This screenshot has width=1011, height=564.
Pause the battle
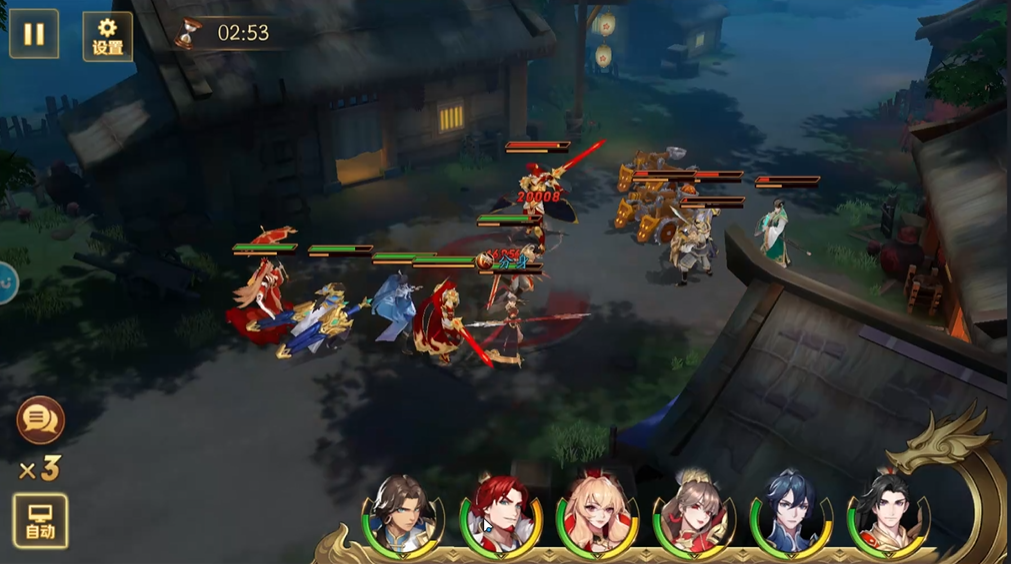click(x=34, y=34)
